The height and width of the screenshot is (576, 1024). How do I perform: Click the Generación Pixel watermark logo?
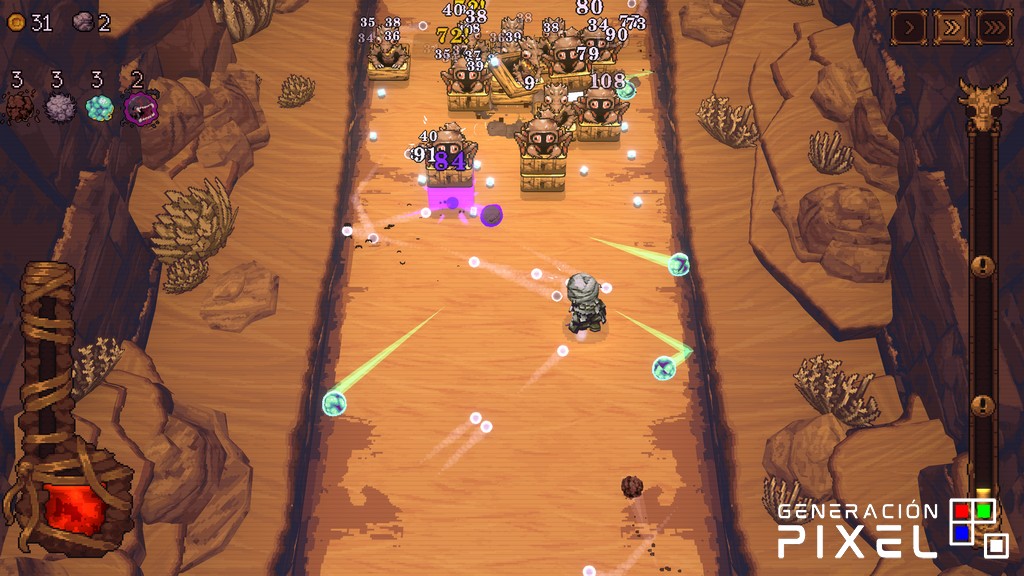coord(893,528)
